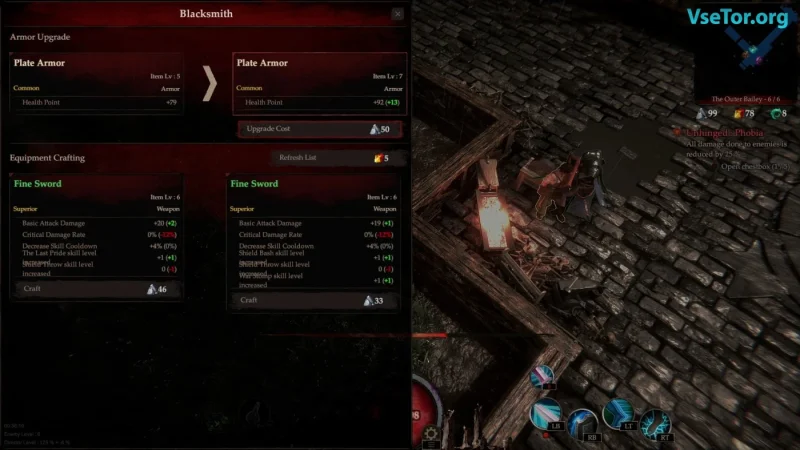Image resolution: width=800 pixels, height=450 pixels.
Task: Craft the Fine Sword costing 46
Action: (x=96, y=289)
